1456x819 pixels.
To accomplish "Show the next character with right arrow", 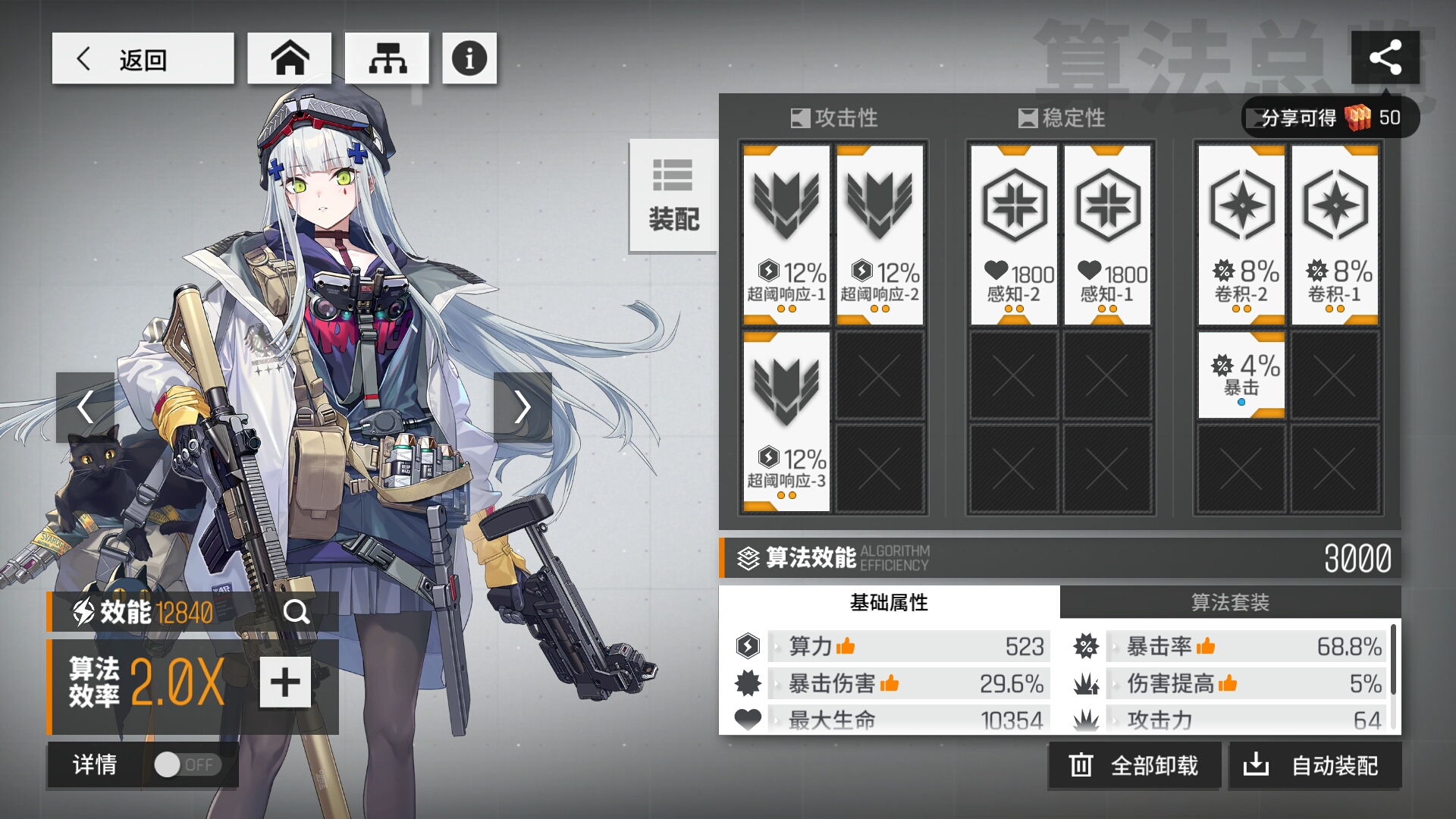I will [x=522, y=407].
